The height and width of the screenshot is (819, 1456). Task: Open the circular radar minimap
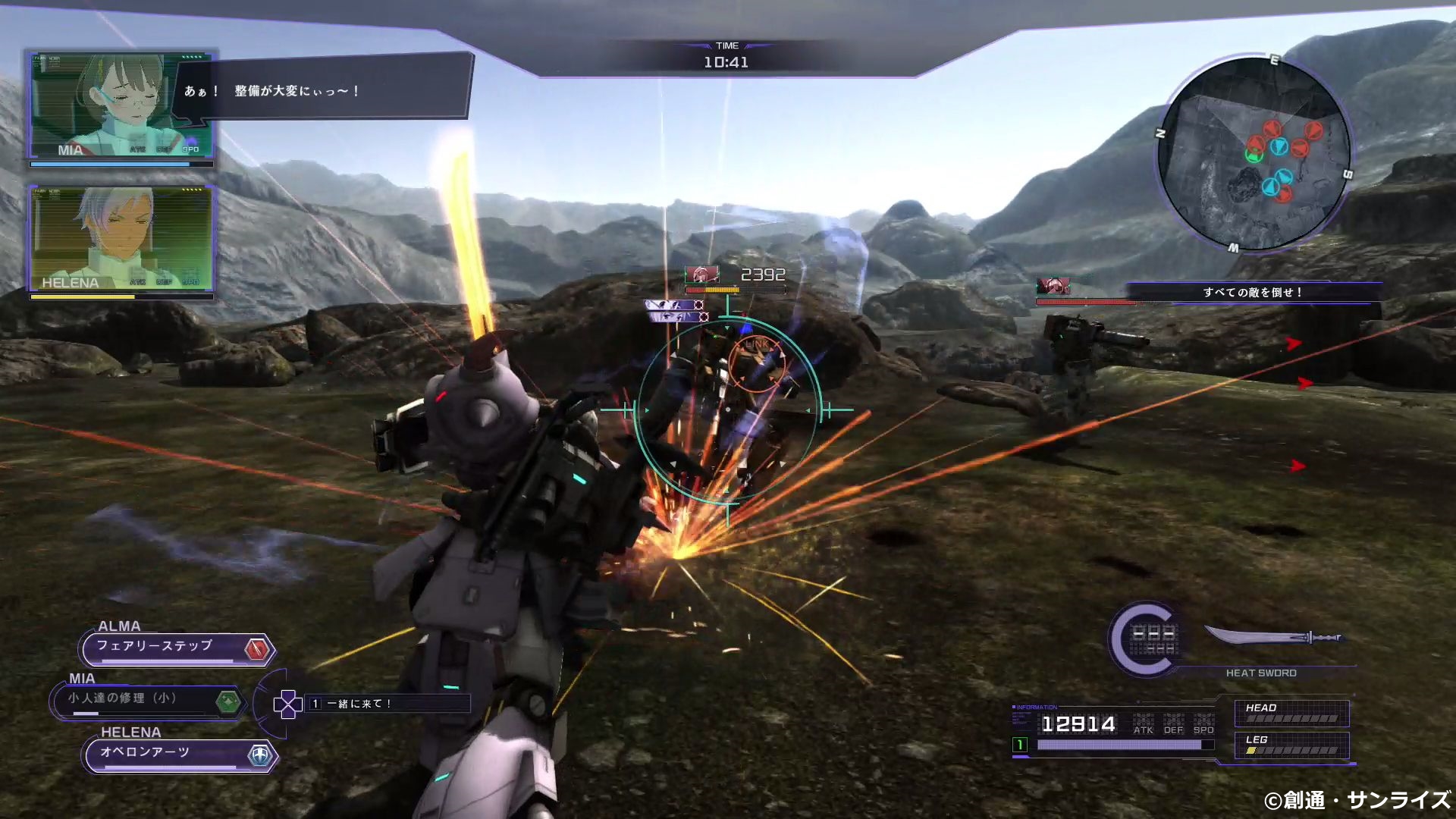(1254, 153)
